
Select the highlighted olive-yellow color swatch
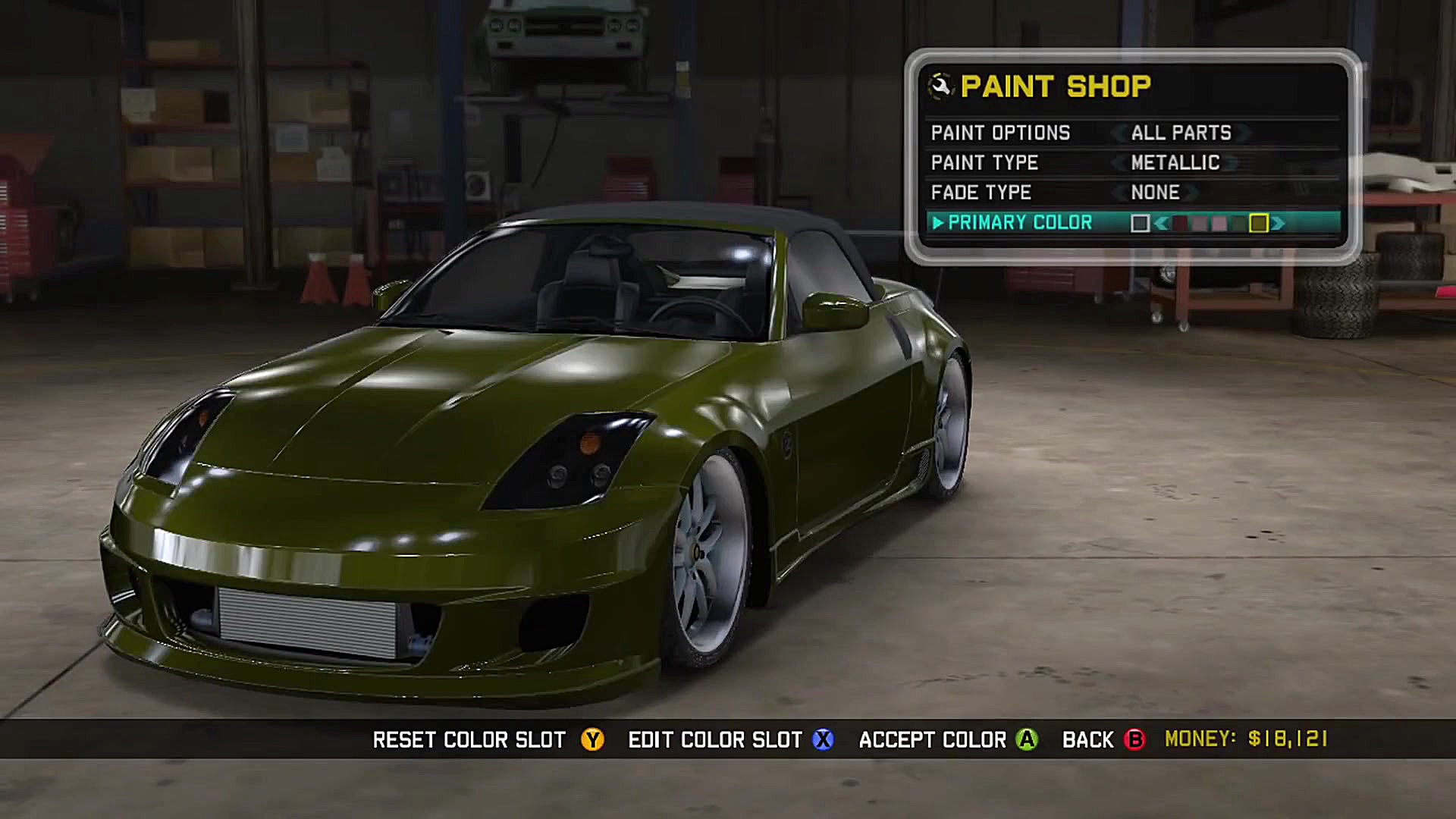tap(1259, 223)
